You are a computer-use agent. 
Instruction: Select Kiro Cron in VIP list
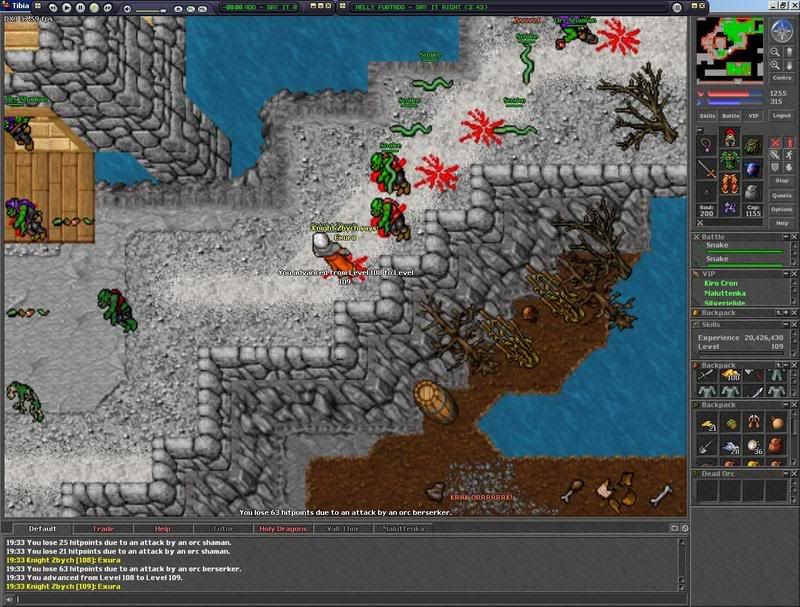pyautogui.click(x=722, y=283)
